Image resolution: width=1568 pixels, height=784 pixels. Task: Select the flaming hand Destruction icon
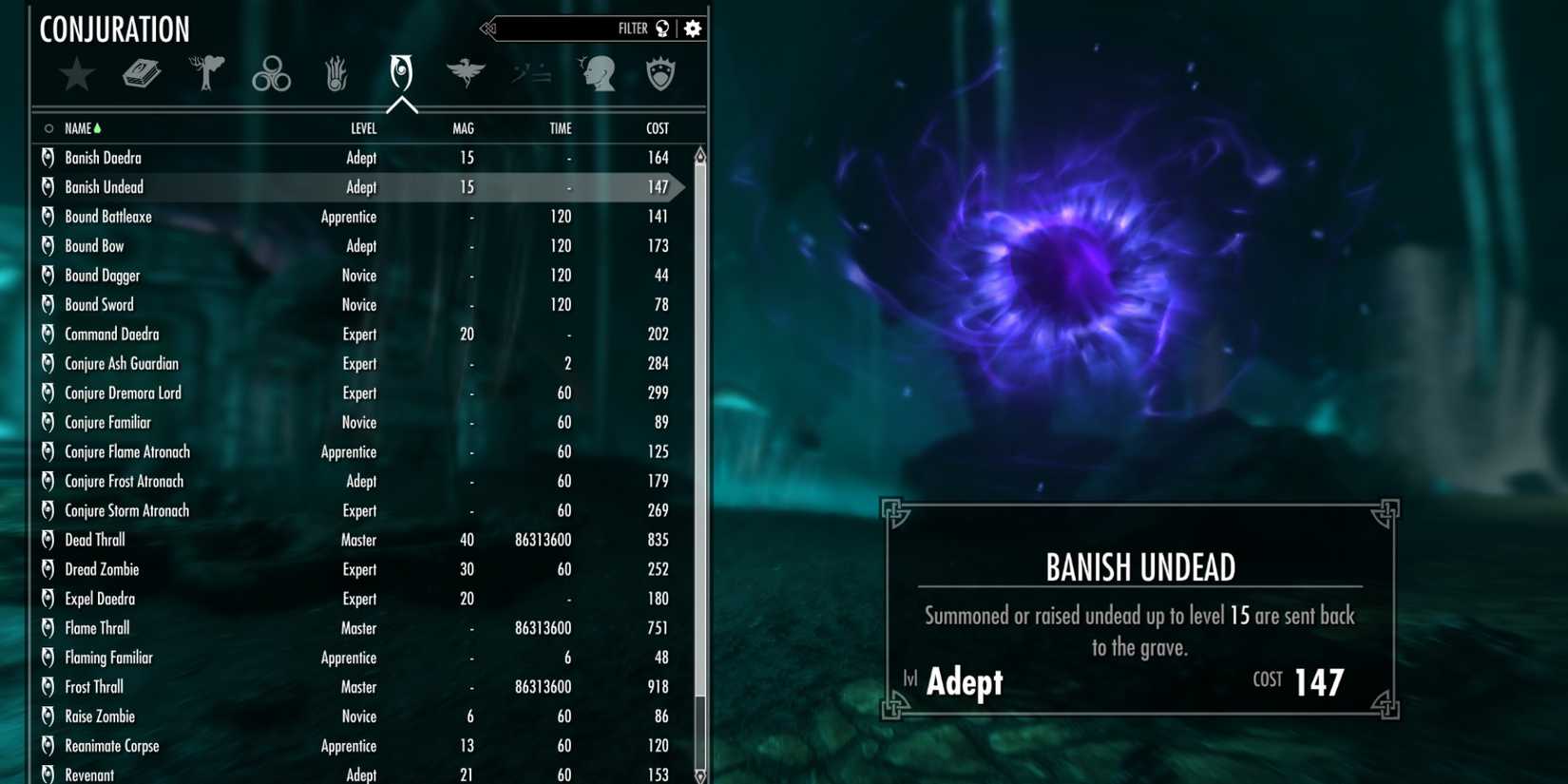[335, 74]
